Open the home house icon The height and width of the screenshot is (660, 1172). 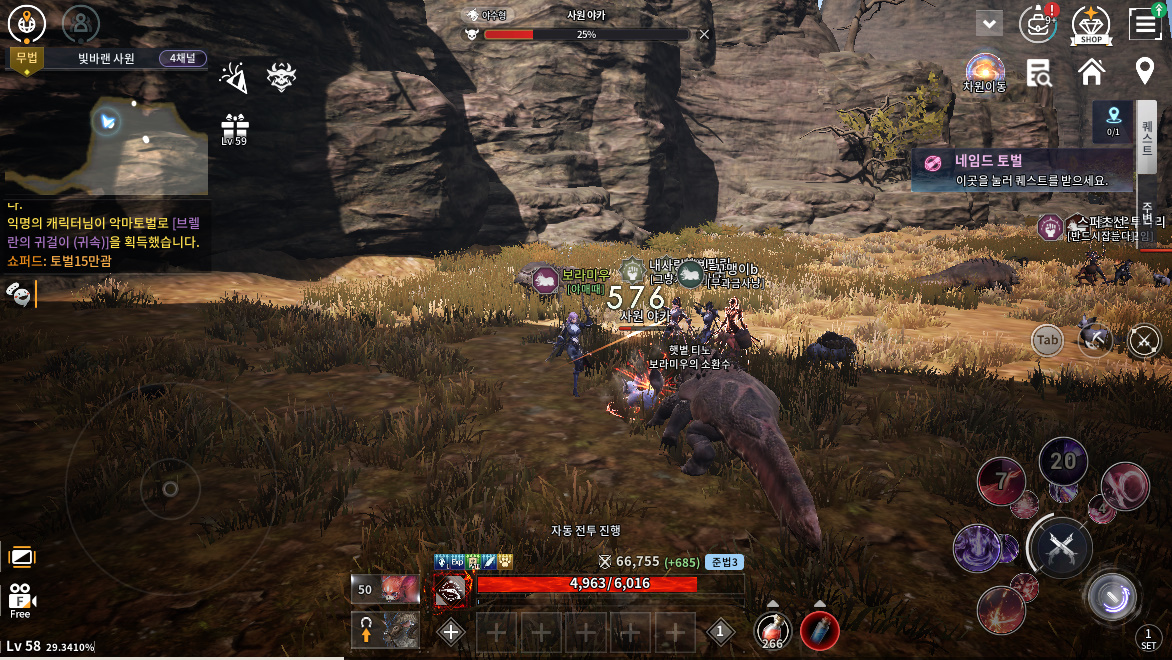tap(1091, 72)
